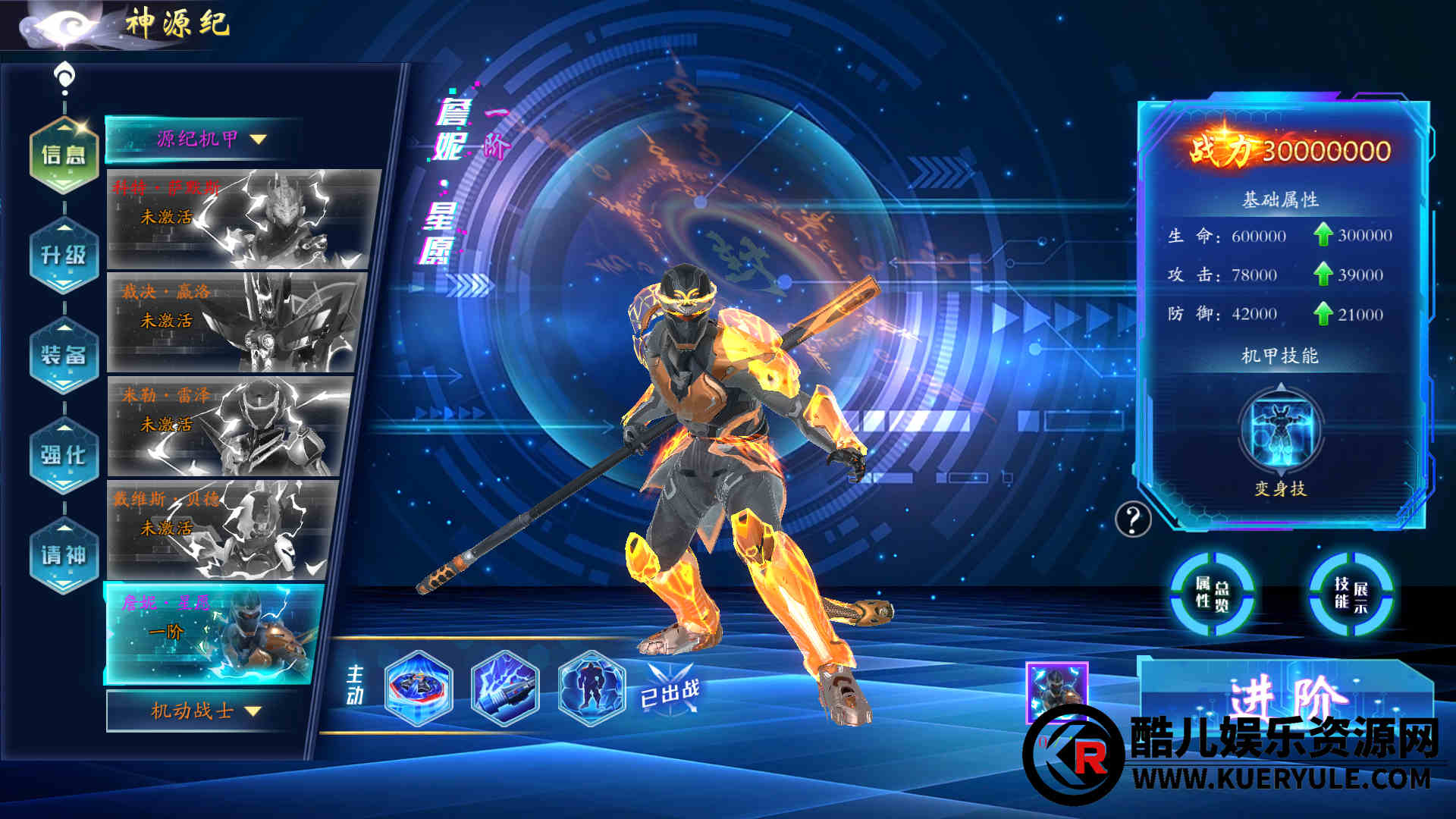Pick the 戴维斯·贝德 mecha entry
1456x819 pixels.
point(221,529)
